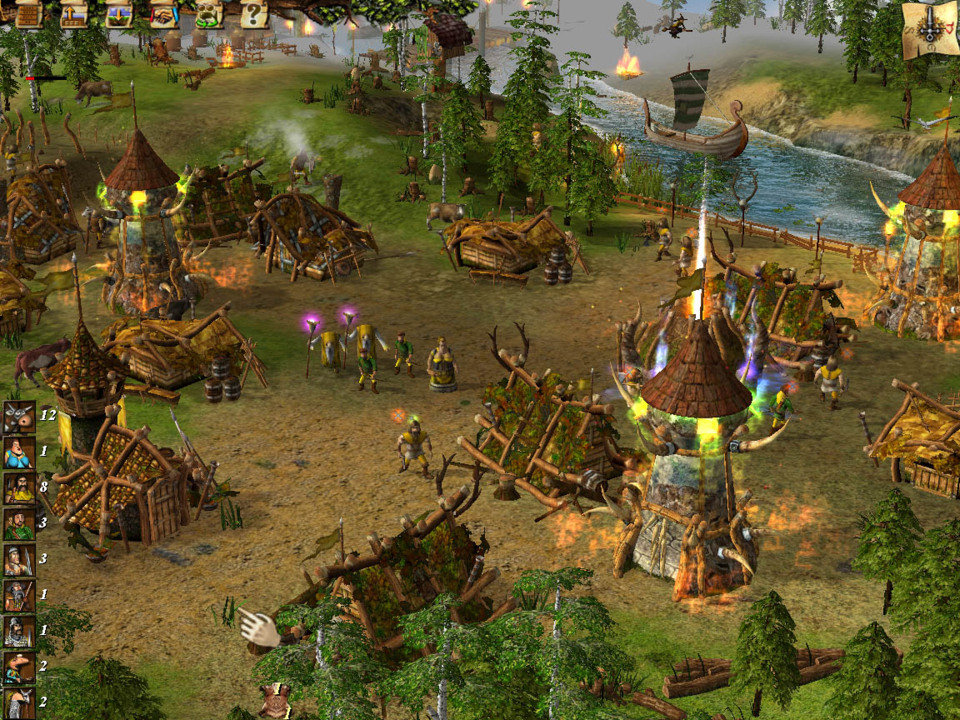The width and height of the screenshot is (960, 720).
Task: Select the cow portrait with count 12
Action: [19, 418]
